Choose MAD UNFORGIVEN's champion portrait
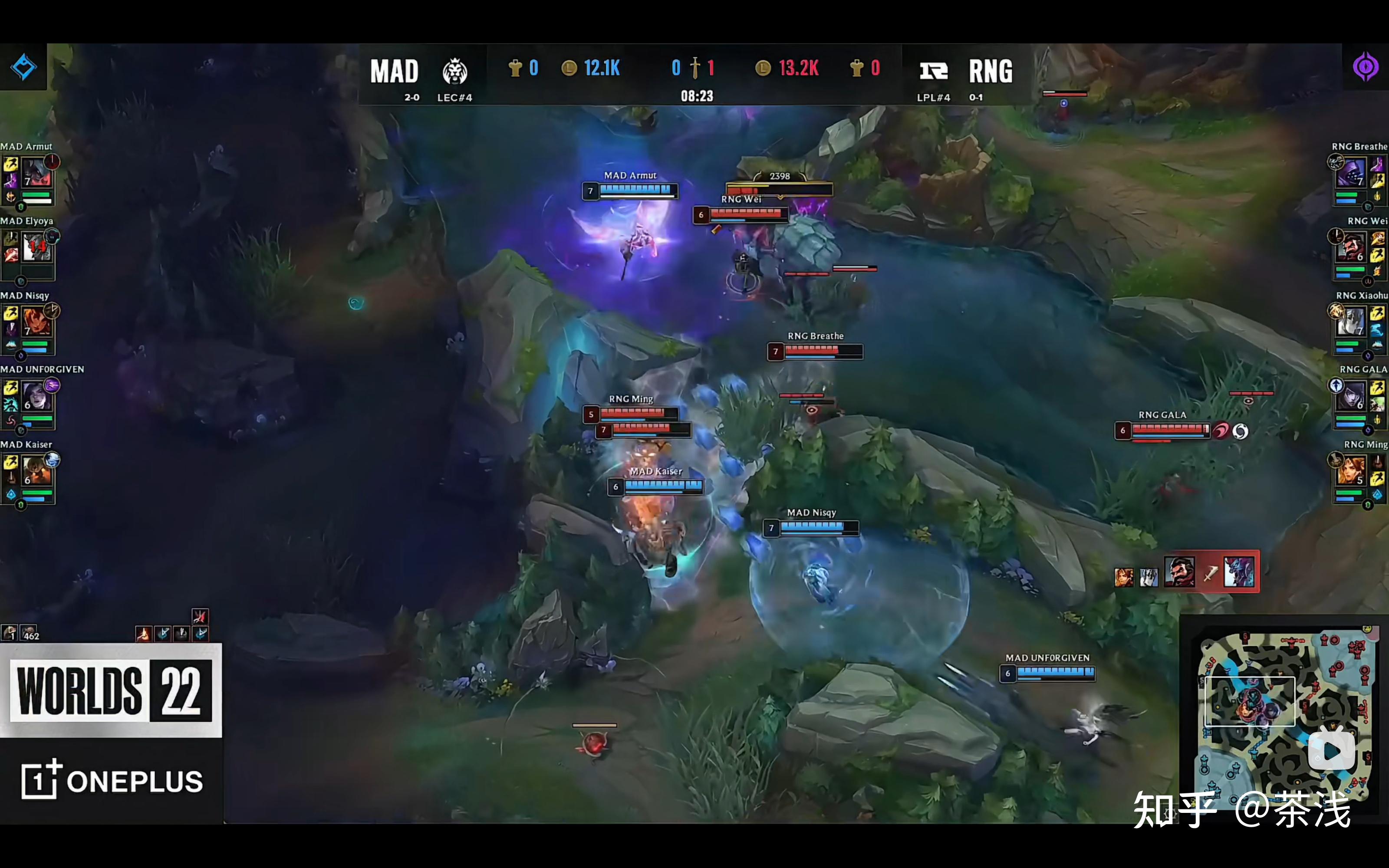1389x868 pixels. 37,396
